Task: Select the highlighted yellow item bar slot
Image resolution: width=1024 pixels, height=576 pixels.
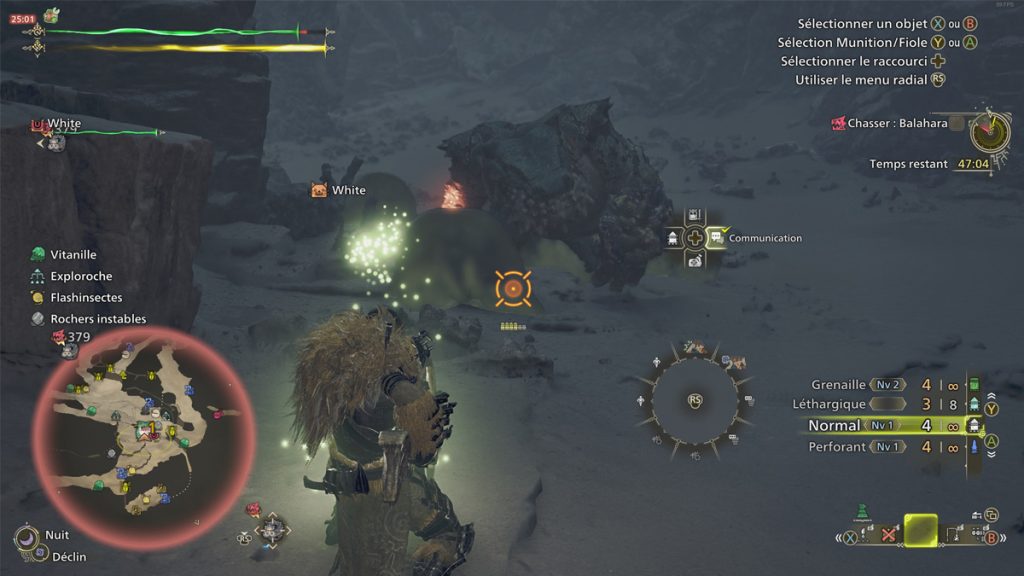Action: (x=920, y=531)
